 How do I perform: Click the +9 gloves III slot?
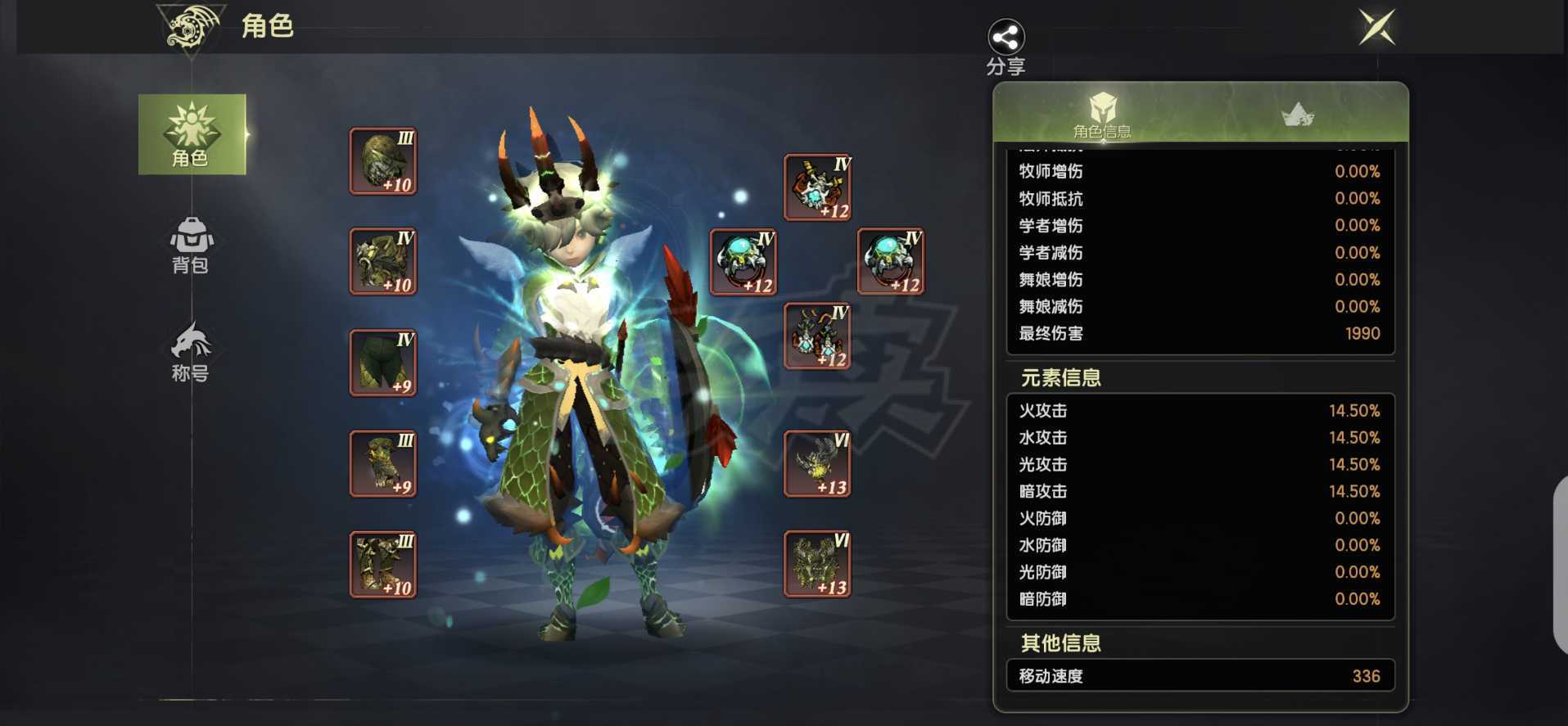382,462
